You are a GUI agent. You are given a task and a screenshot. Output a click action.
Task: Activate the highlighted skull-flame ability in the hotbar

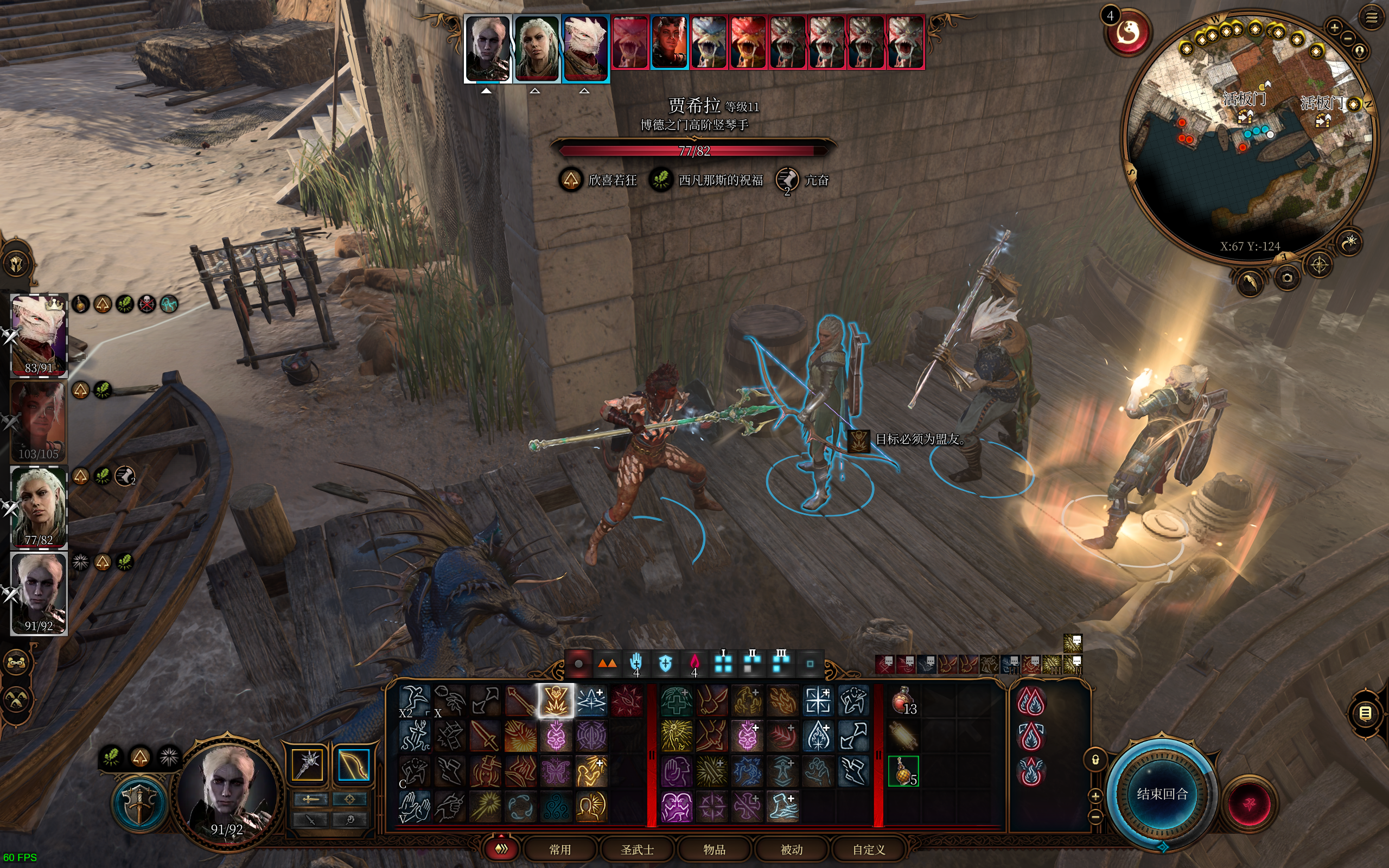(x=556, y=700)
